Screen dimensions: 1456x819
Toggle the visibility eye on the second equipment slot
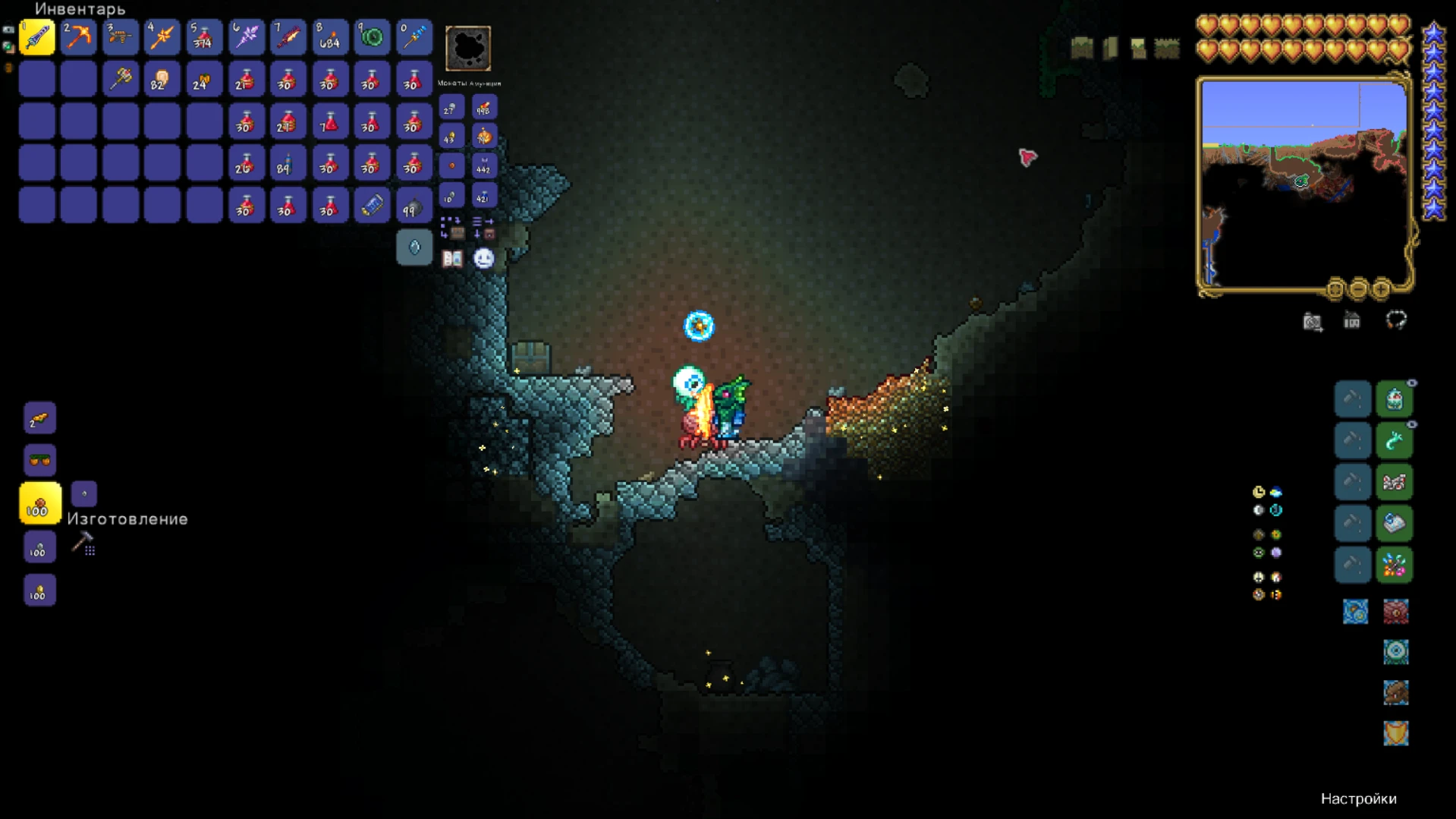pyautogui.click(x=1412, y=424)
